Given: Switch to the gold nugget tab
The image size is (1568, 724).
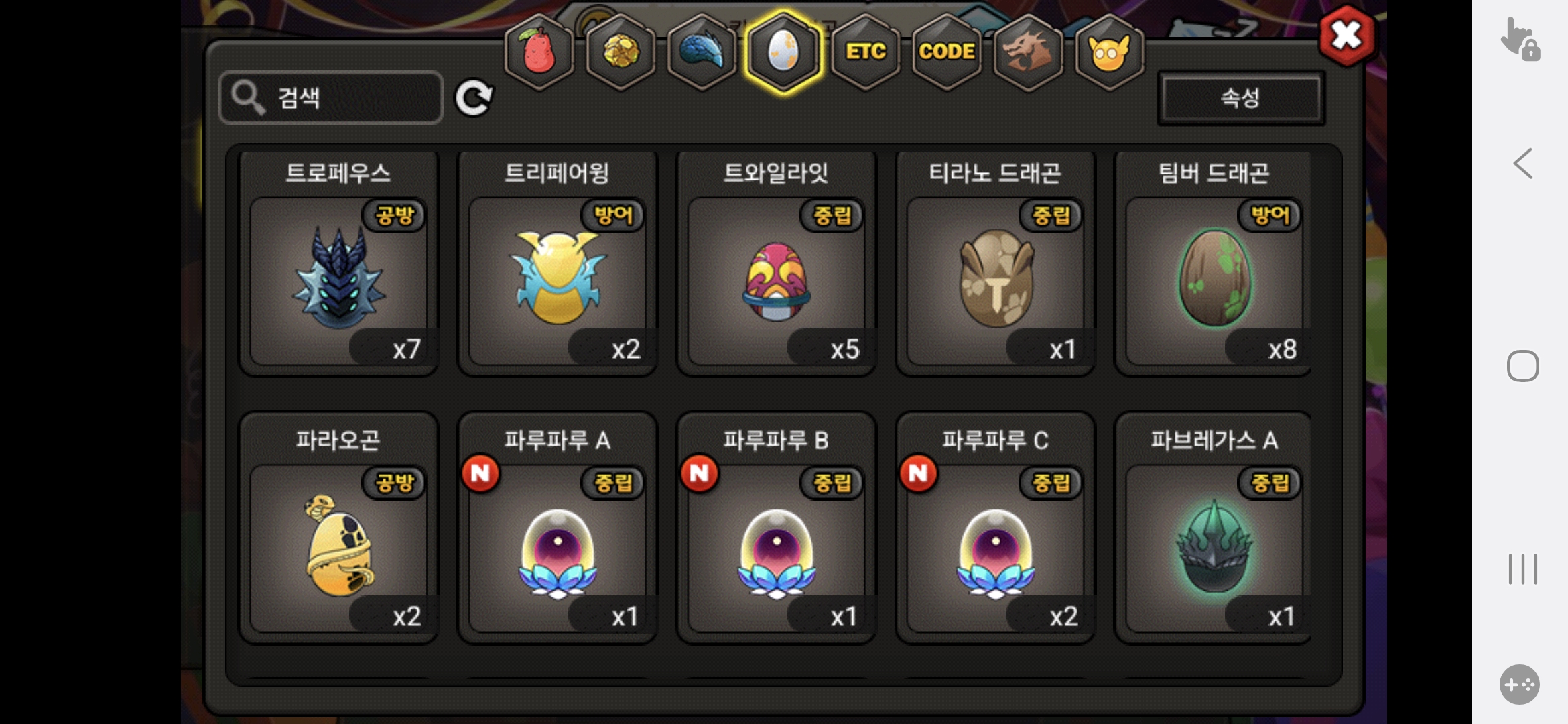Looking at the screenshot, I should point(621,52).
